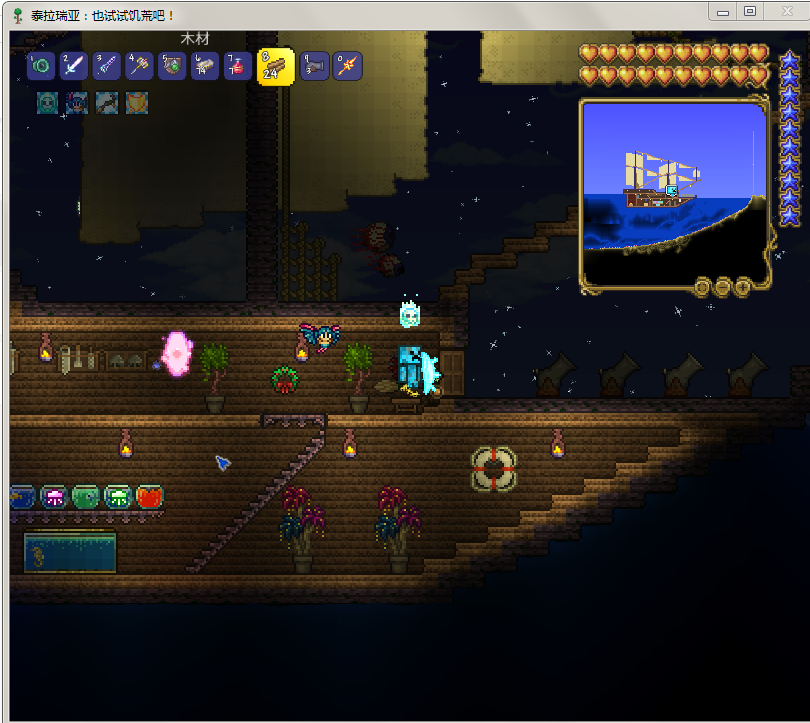
Task: Pick the metal bar stack in slot 6
Action: pos(206,66)
